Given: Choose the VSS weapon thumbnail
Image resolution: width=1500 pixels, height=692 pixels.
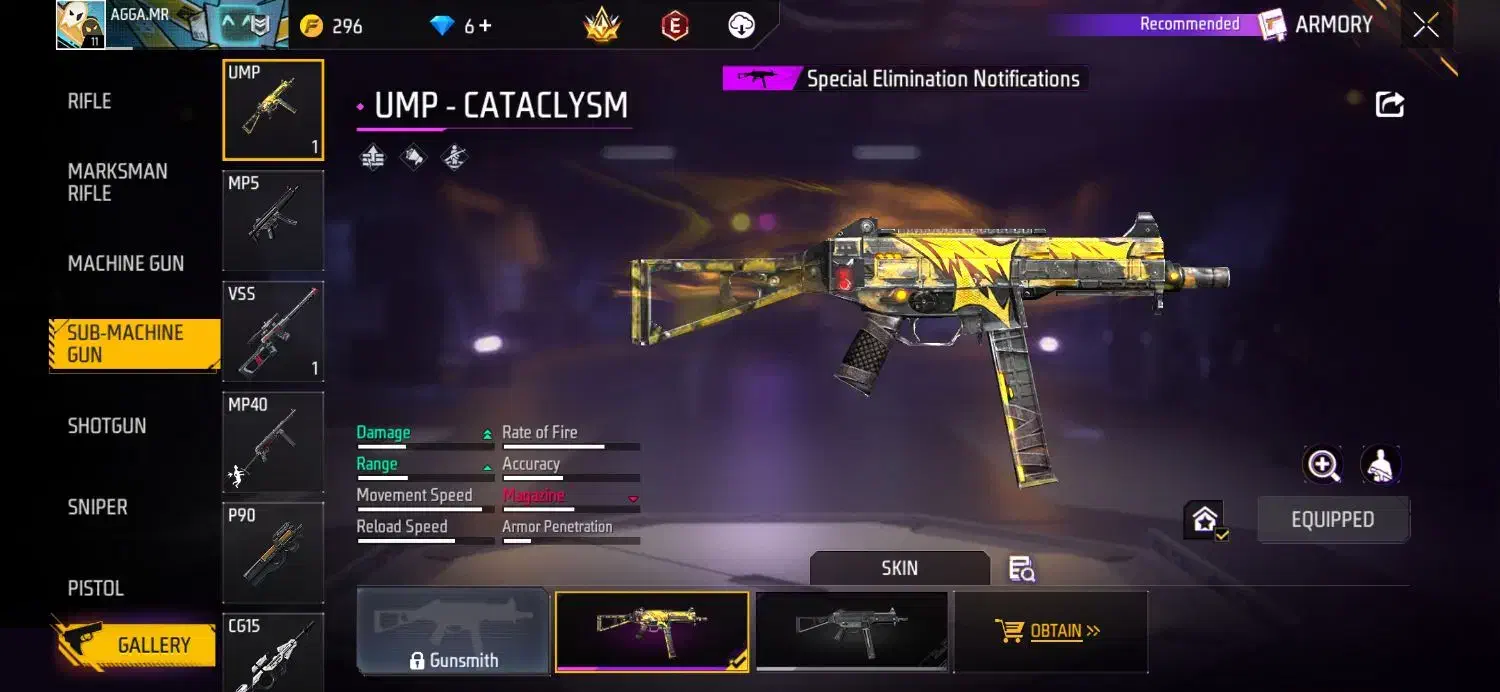Looking at the screenshot, I should click(x=273, y=331).
